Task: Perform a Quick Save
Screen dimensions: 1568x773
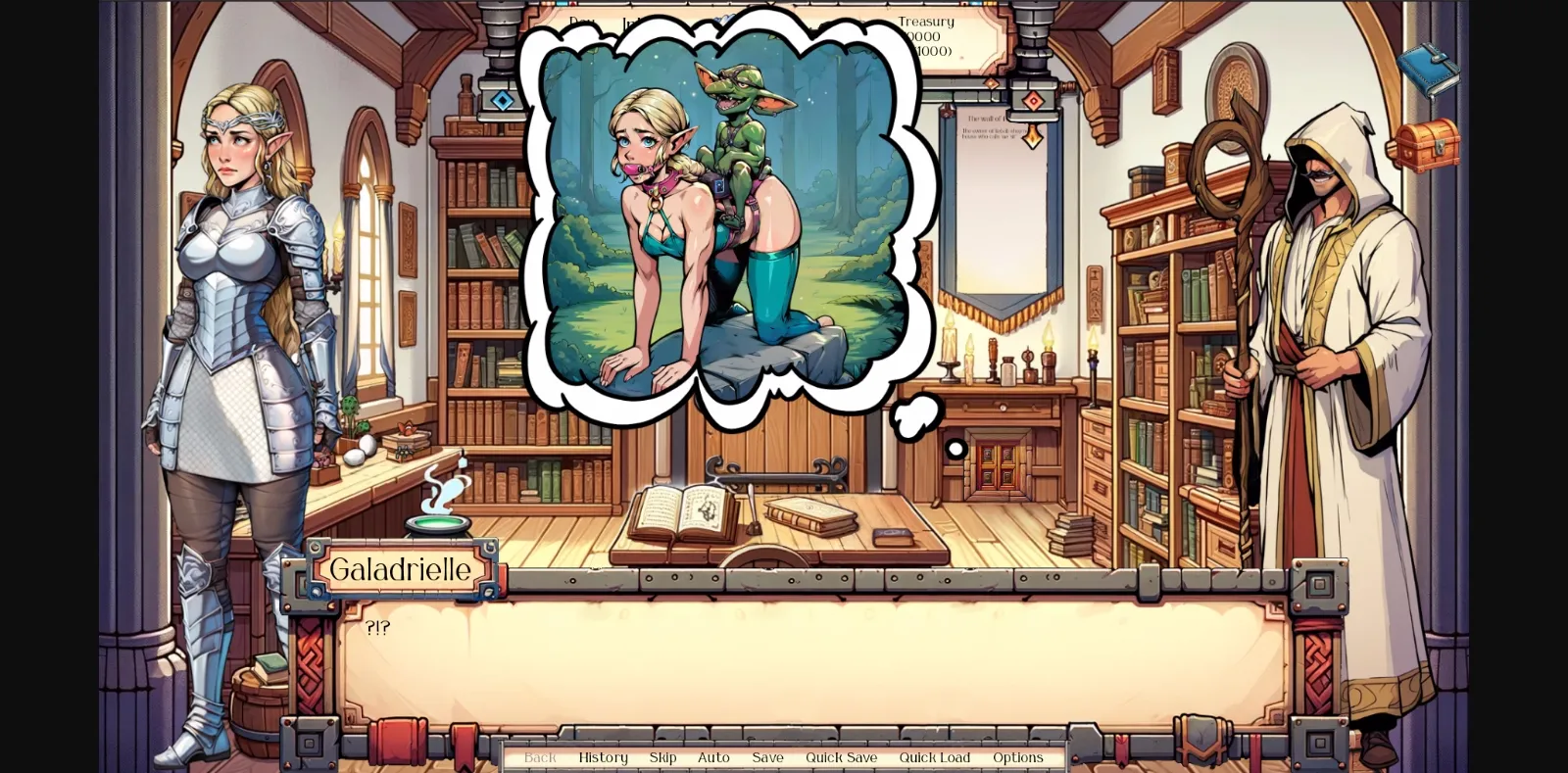Action: point(841,757)
